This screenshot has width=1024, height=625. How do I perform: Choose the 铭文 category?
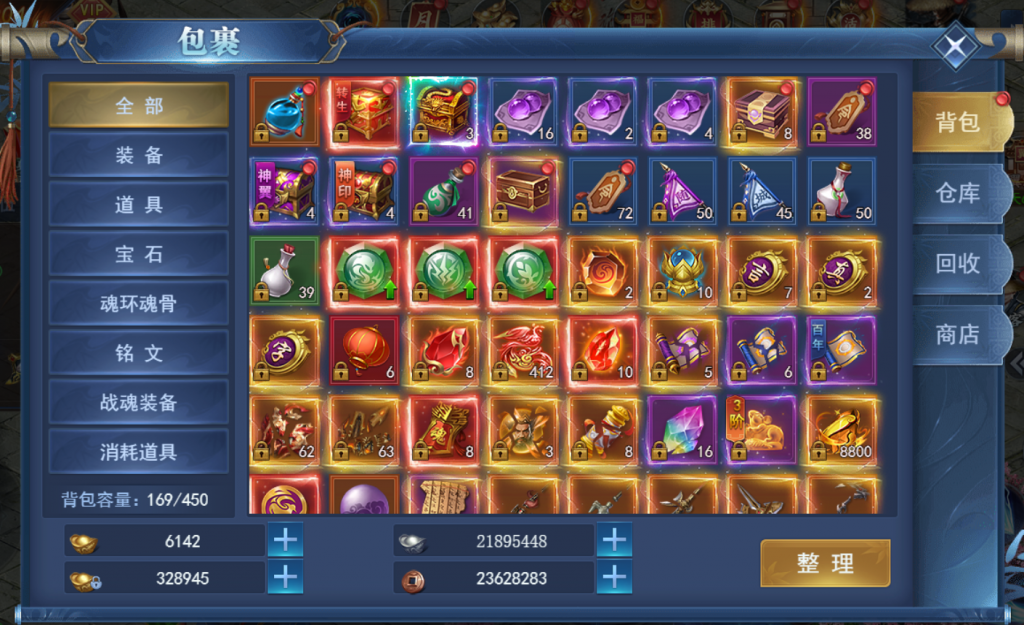point(139,353)
